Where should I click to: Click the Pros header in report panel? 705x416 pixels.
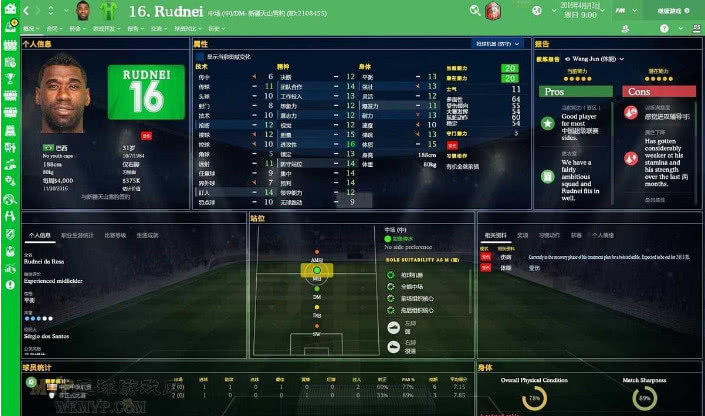pyautogui.click(x=574, y=91)
